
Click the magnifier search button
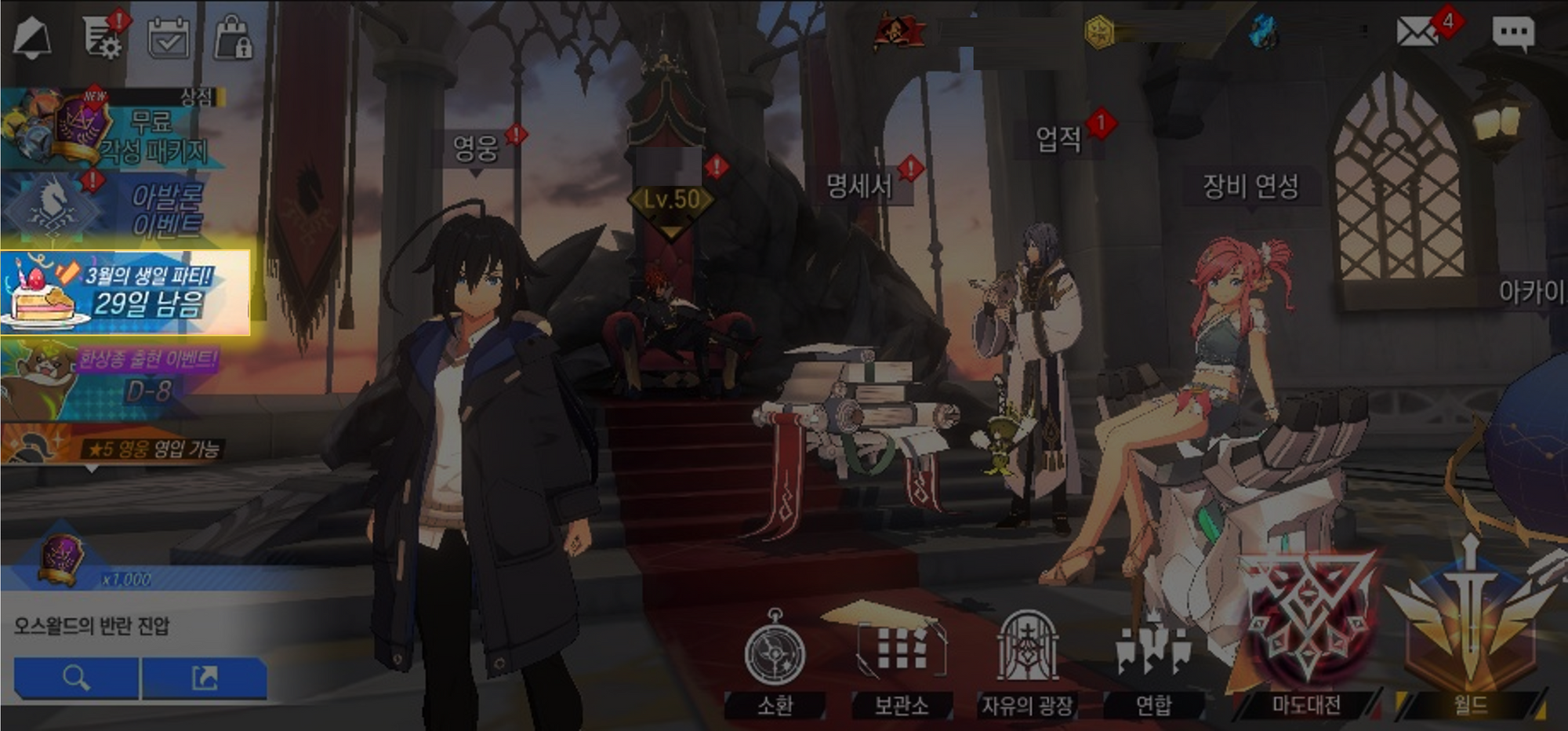[x=76, y=678]
